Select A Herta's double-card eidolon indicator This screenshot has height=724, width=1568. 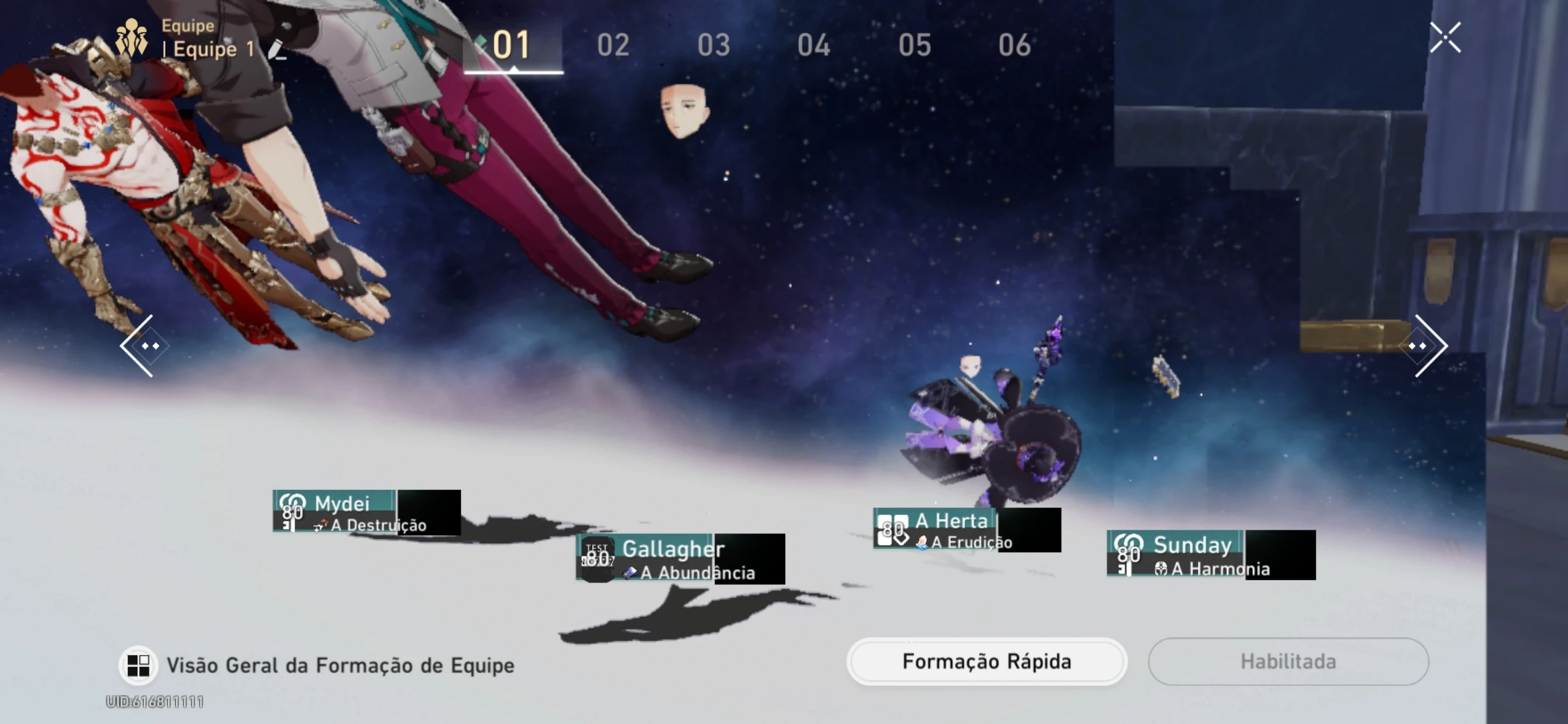point(893,529)
